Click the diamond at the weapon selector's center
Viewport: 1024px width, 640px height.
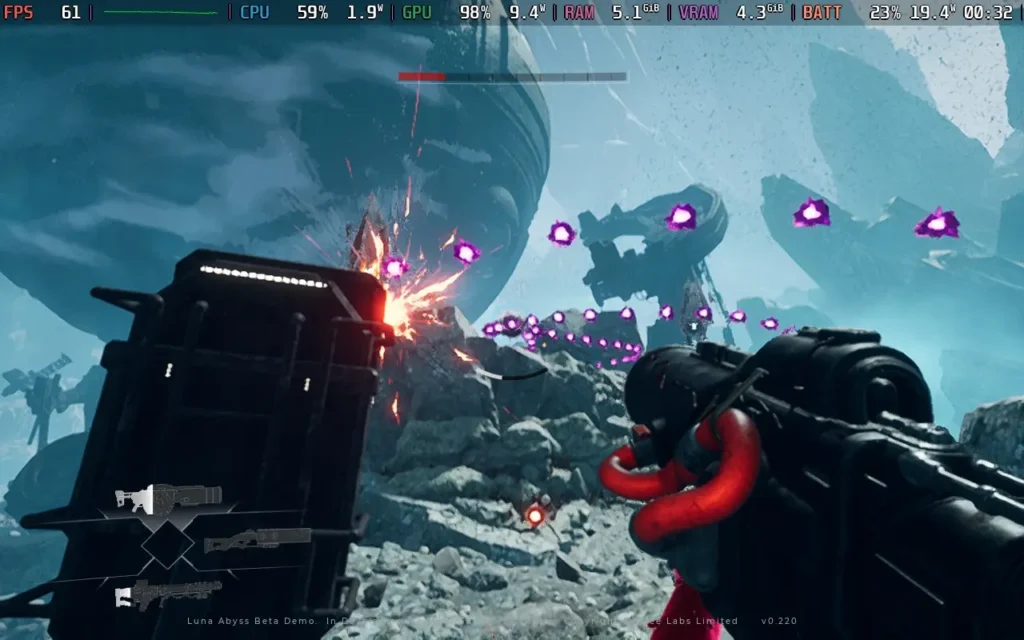(166, 545)
